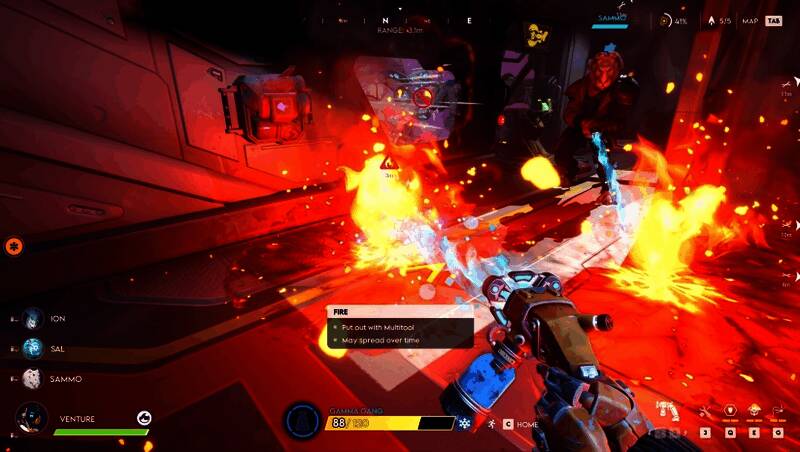Select SAL's crew portrait

coord(33,348)
